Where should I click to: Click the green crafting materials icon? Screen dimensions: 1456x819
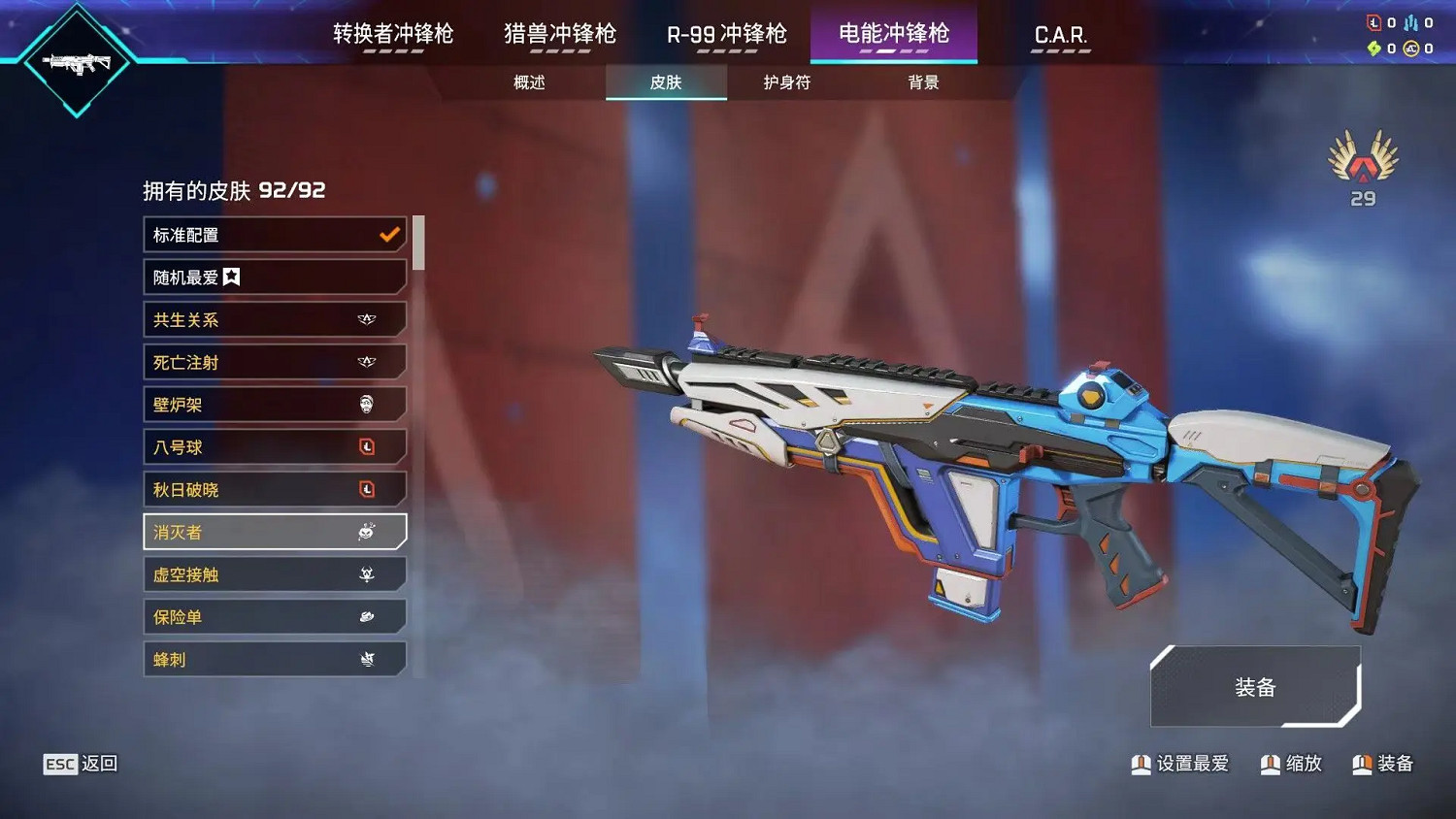click(x=1373, y=48)
